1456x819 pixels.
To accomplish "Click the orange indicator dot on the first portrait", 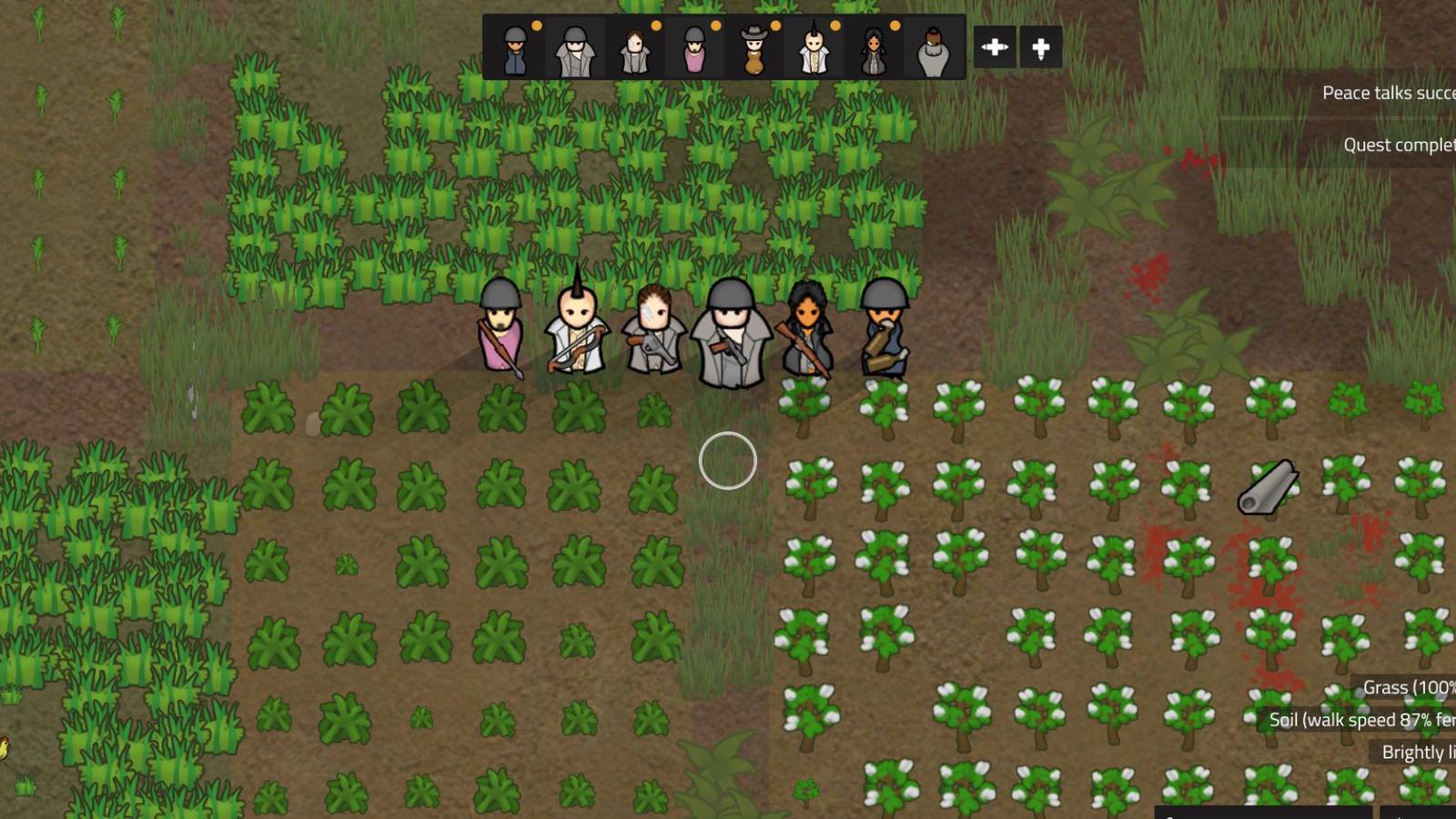I will pyautogui.click(x=535, y=25).
